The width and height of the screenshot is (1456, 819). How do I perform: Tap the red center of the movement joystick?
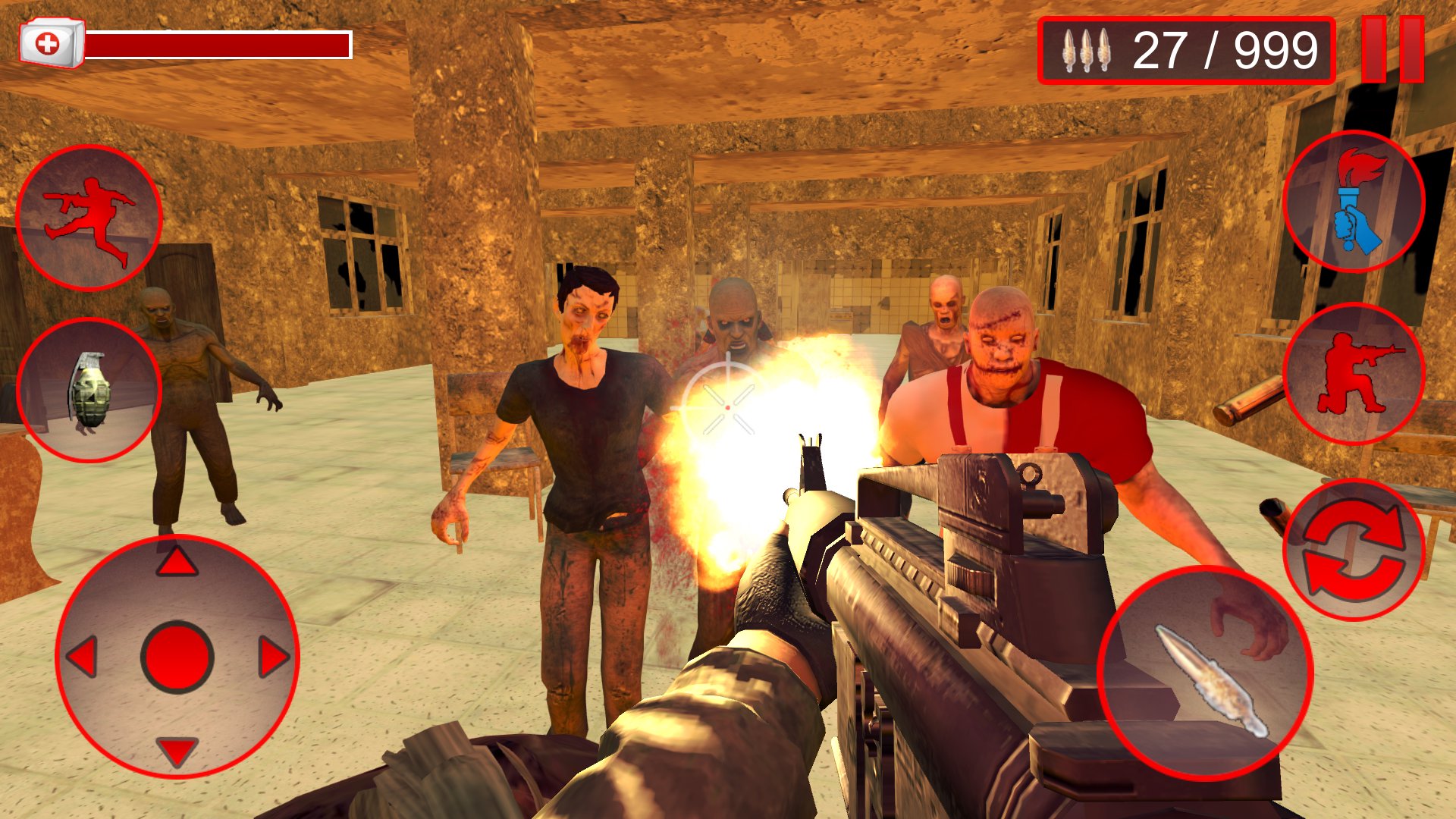(178, 656)
